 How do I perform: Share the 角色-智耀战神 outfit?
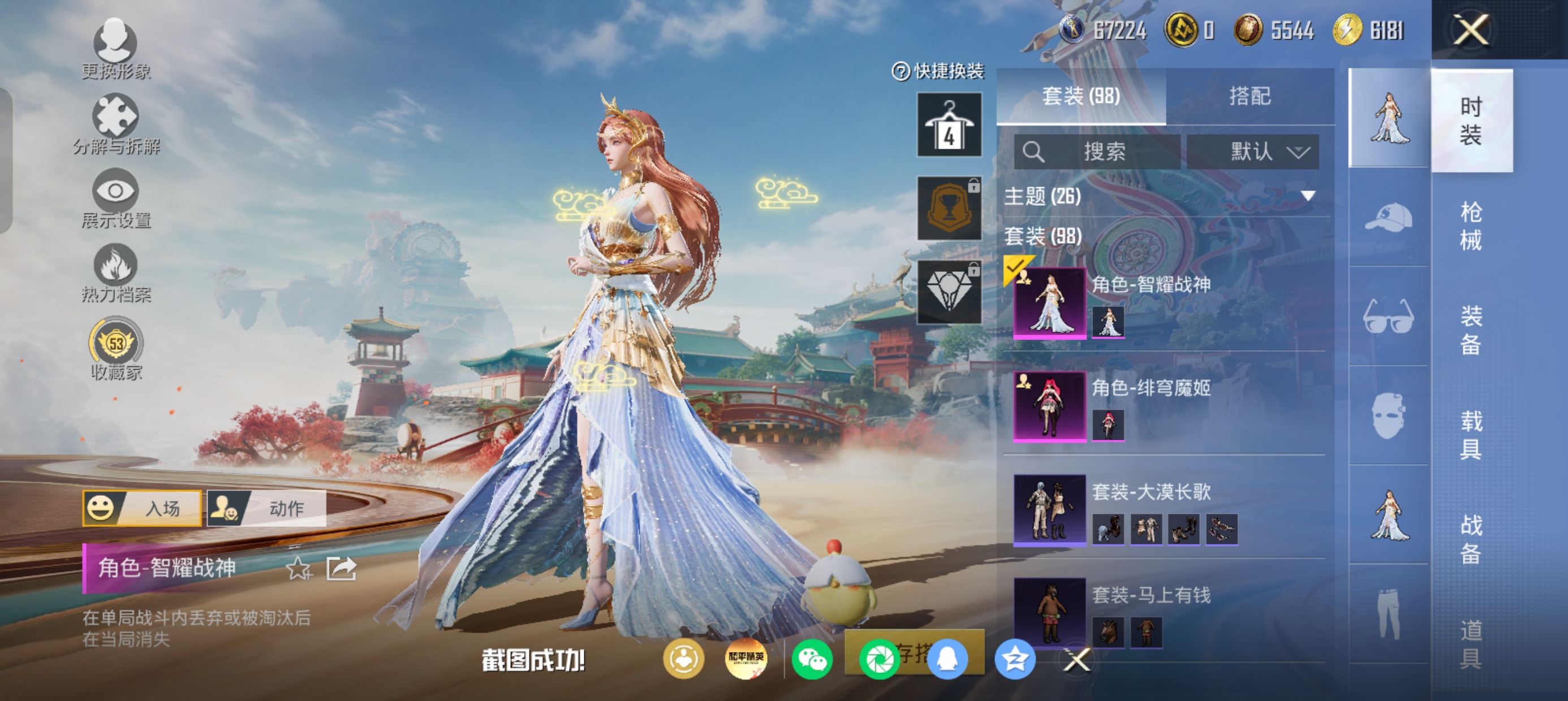(341, 568)
